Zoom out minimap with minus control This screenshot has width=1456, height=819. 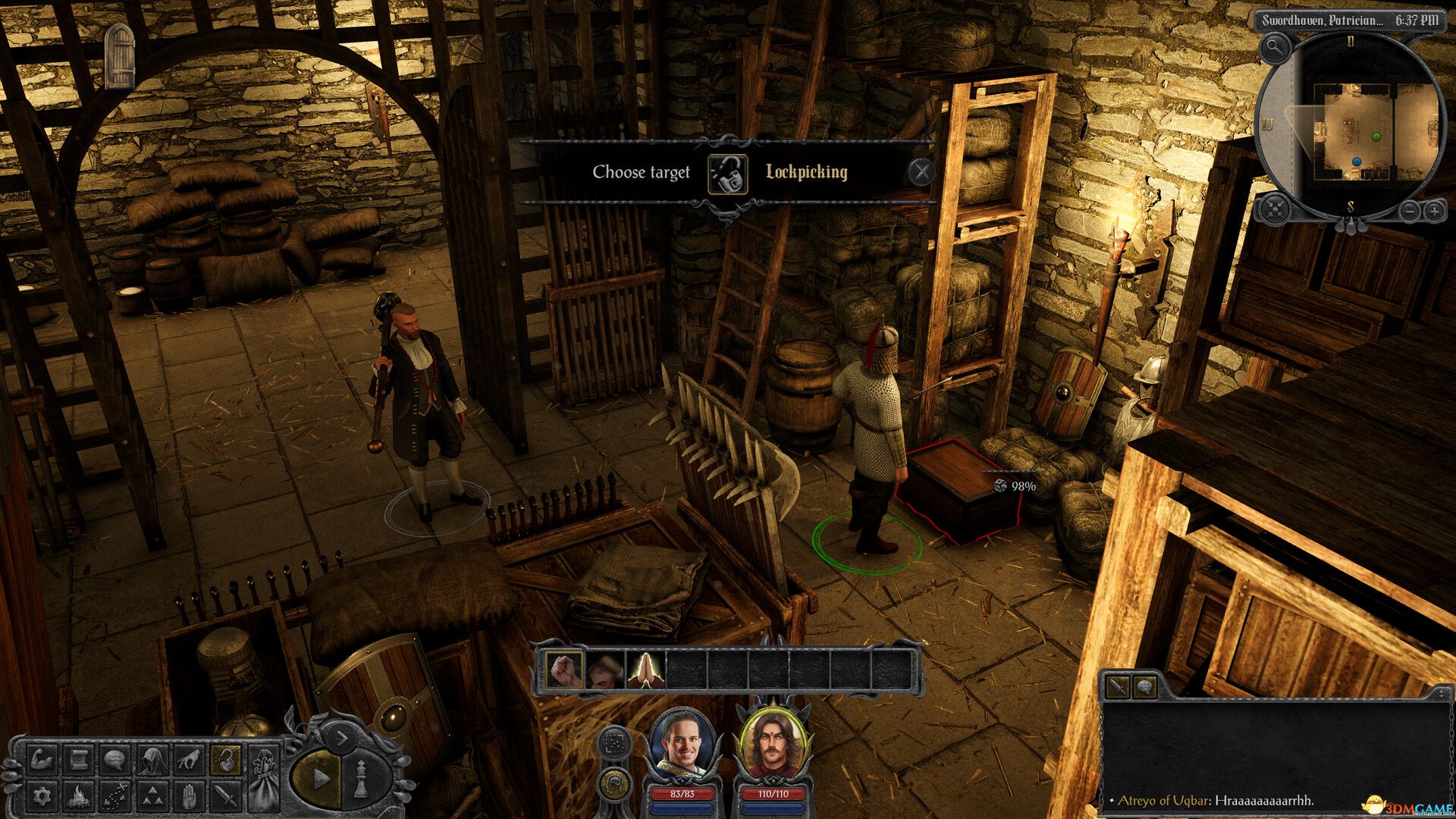(x=1410, y=212)
